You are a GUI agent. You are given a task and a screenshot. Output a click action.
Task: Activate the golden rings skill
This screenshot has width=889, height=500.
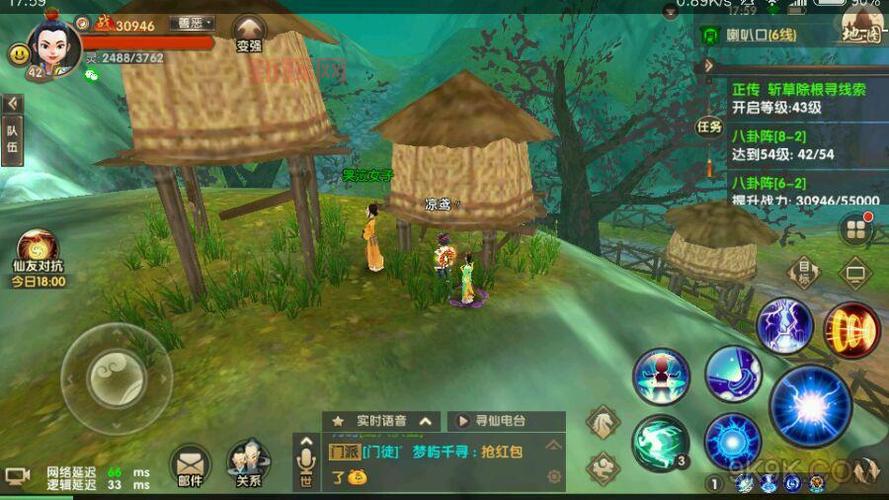coord(851,329)
